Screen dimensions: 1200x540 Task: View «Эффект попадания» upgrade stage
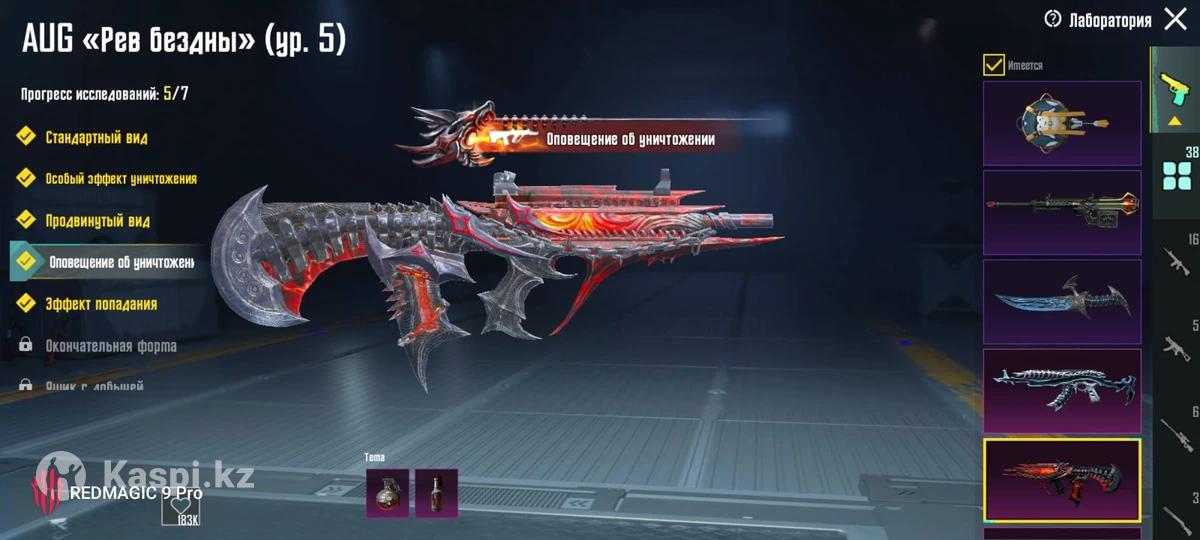pos(100,303)
